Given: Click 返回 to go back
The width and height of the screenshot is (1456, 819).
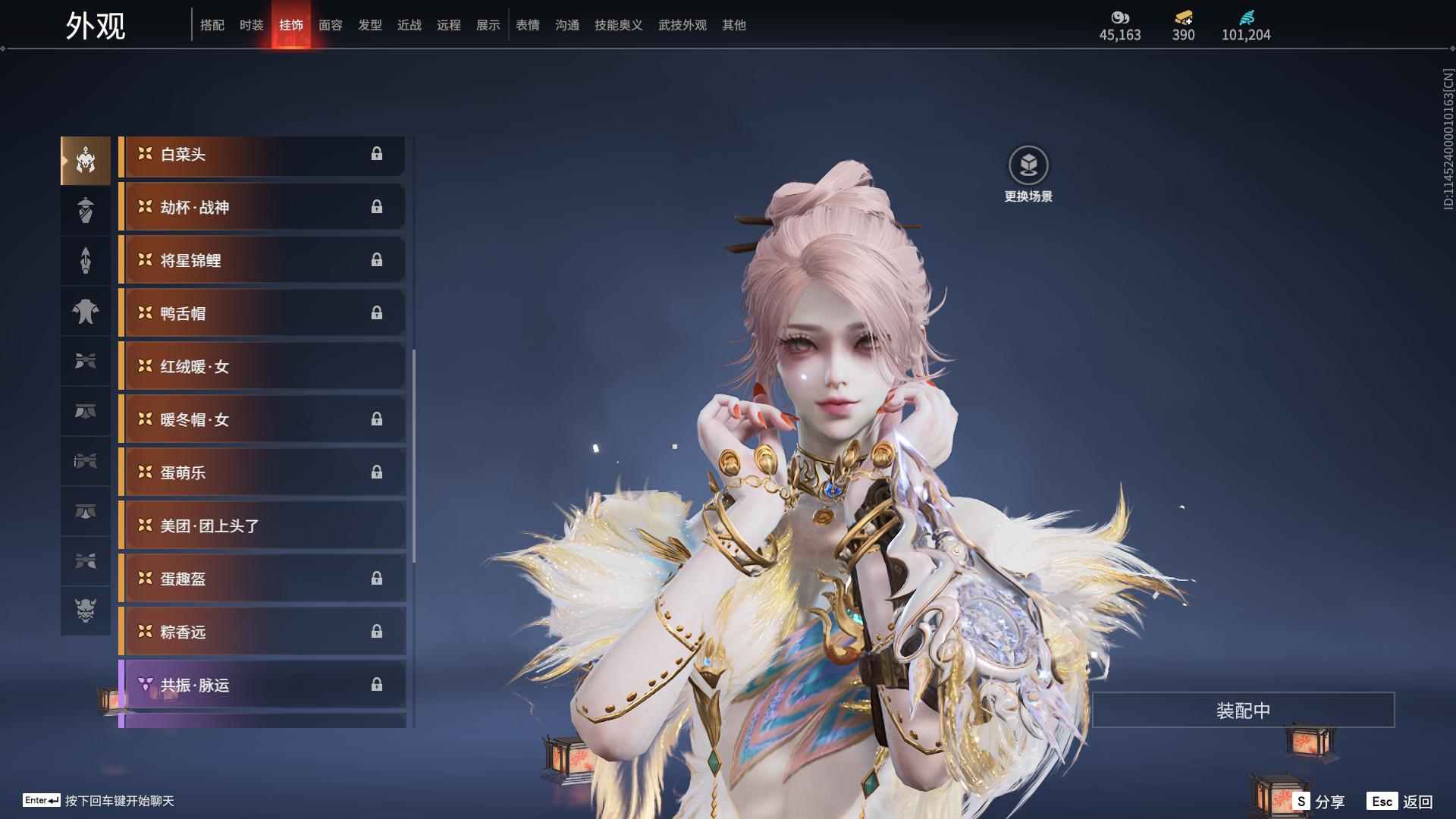Looking at the screenshot, I should pyautogui.click(x=1401, y=801).
